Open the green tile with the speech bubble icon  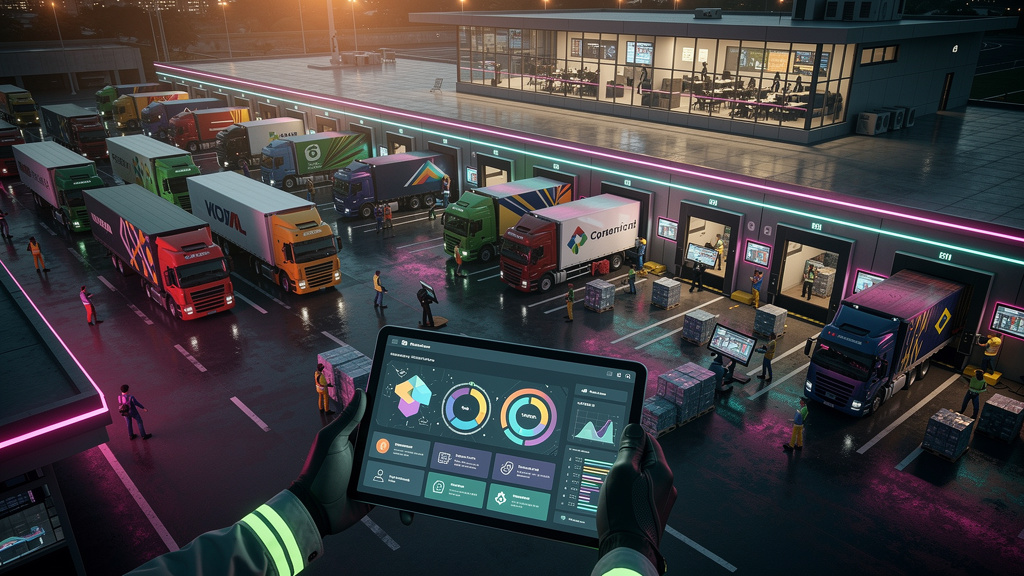[456, 488]
